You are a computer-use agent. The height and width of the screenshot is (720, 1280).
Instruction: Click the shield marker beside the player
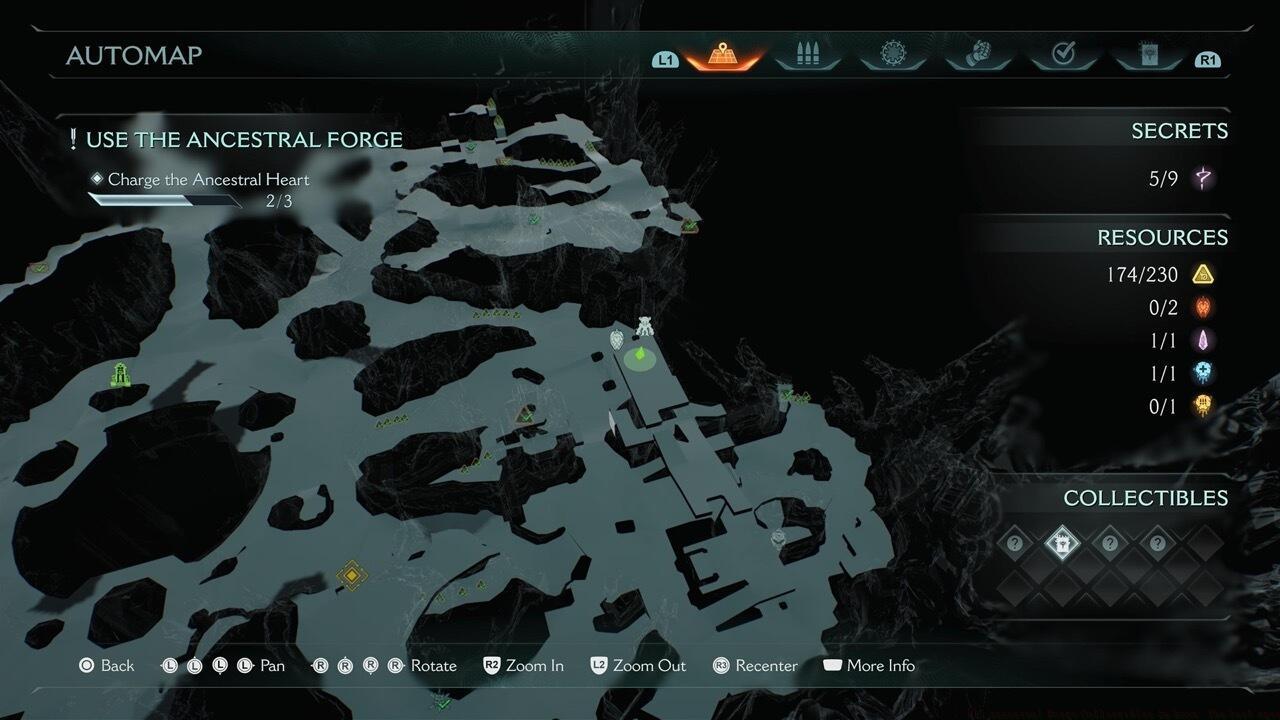click(617, 340)
